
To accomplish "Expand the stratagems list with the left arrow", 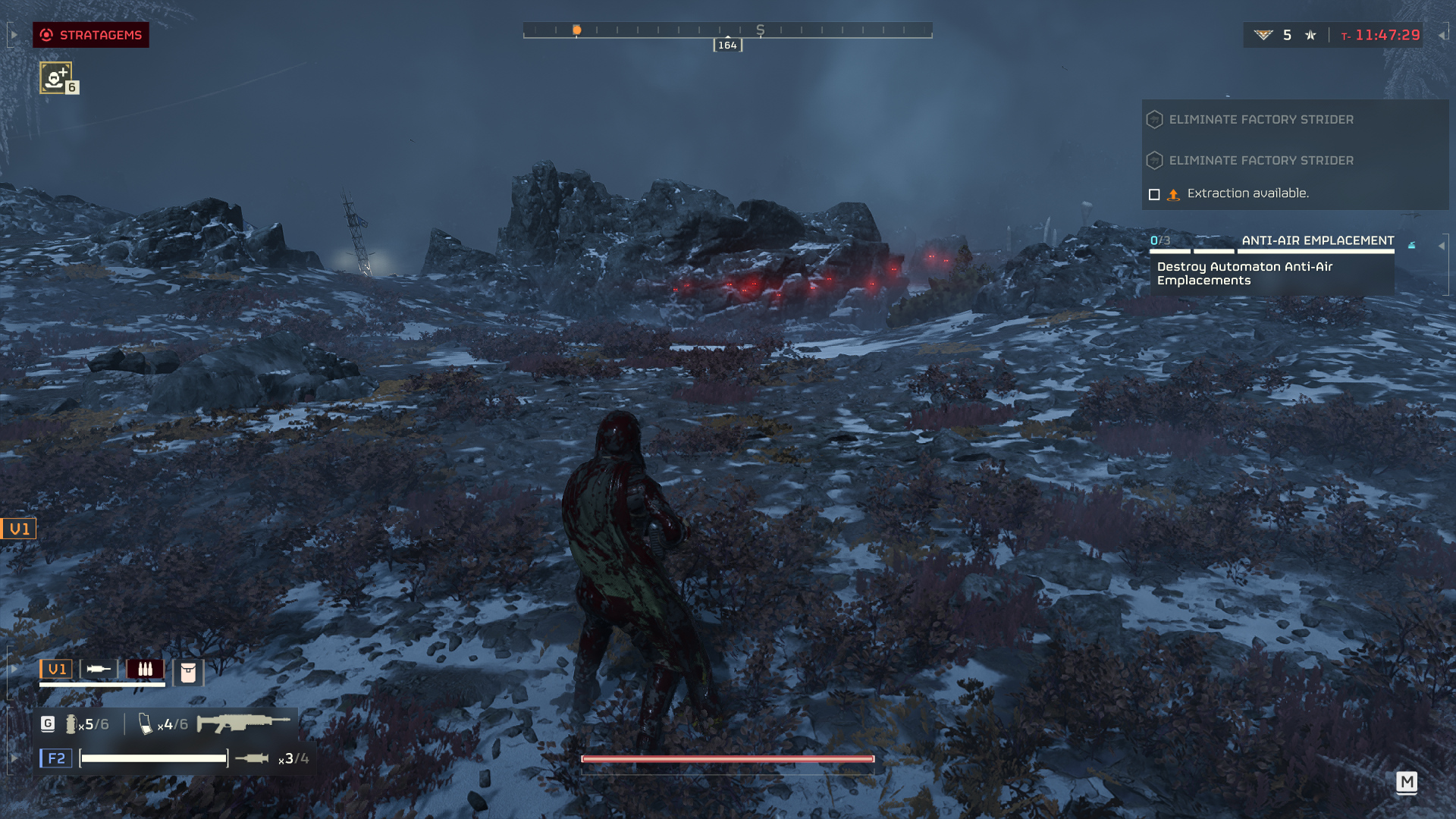I will (14, 35).
